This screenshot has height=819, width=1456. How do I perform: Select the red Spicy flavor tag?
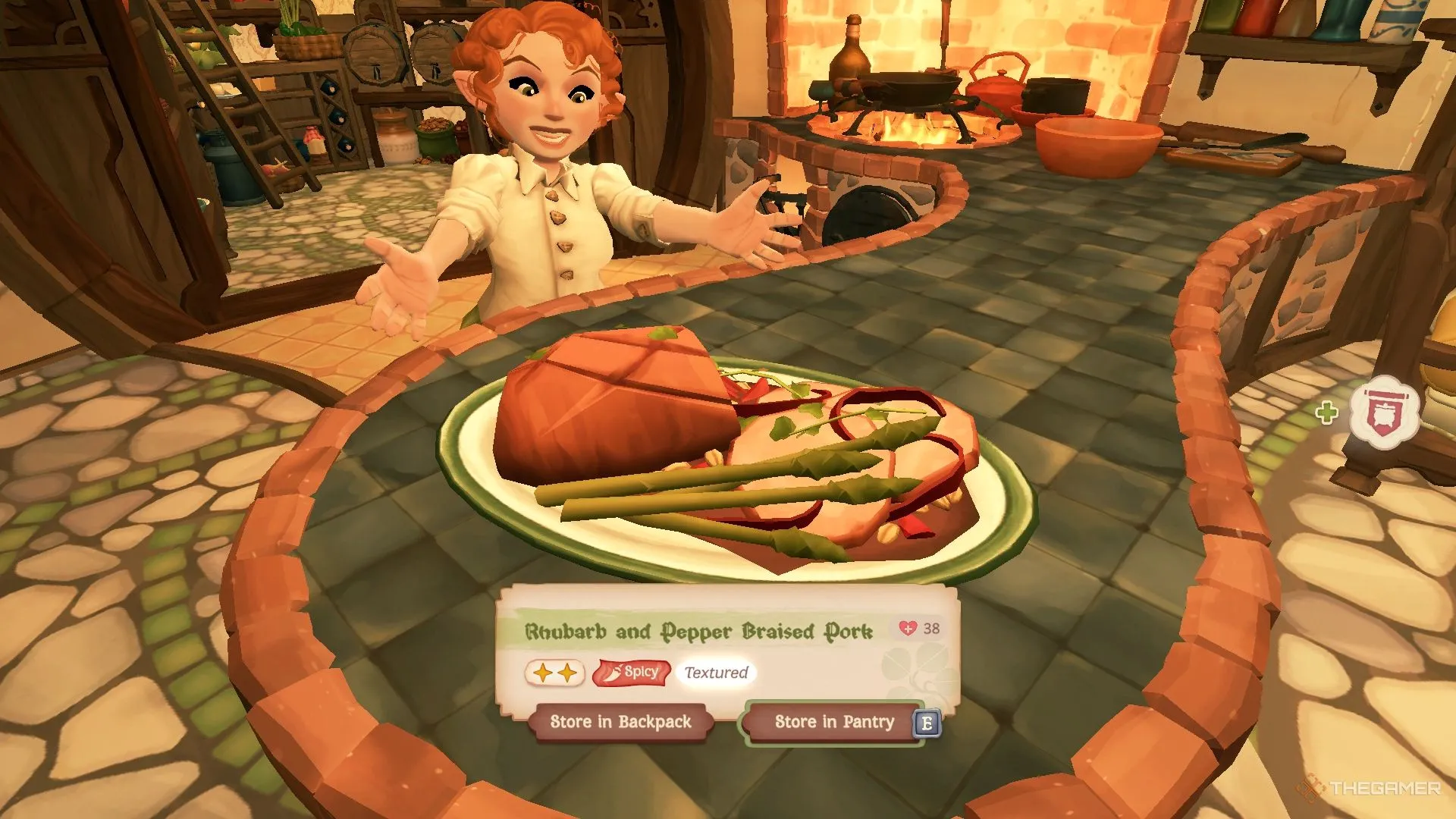click(x=632, y=673)
